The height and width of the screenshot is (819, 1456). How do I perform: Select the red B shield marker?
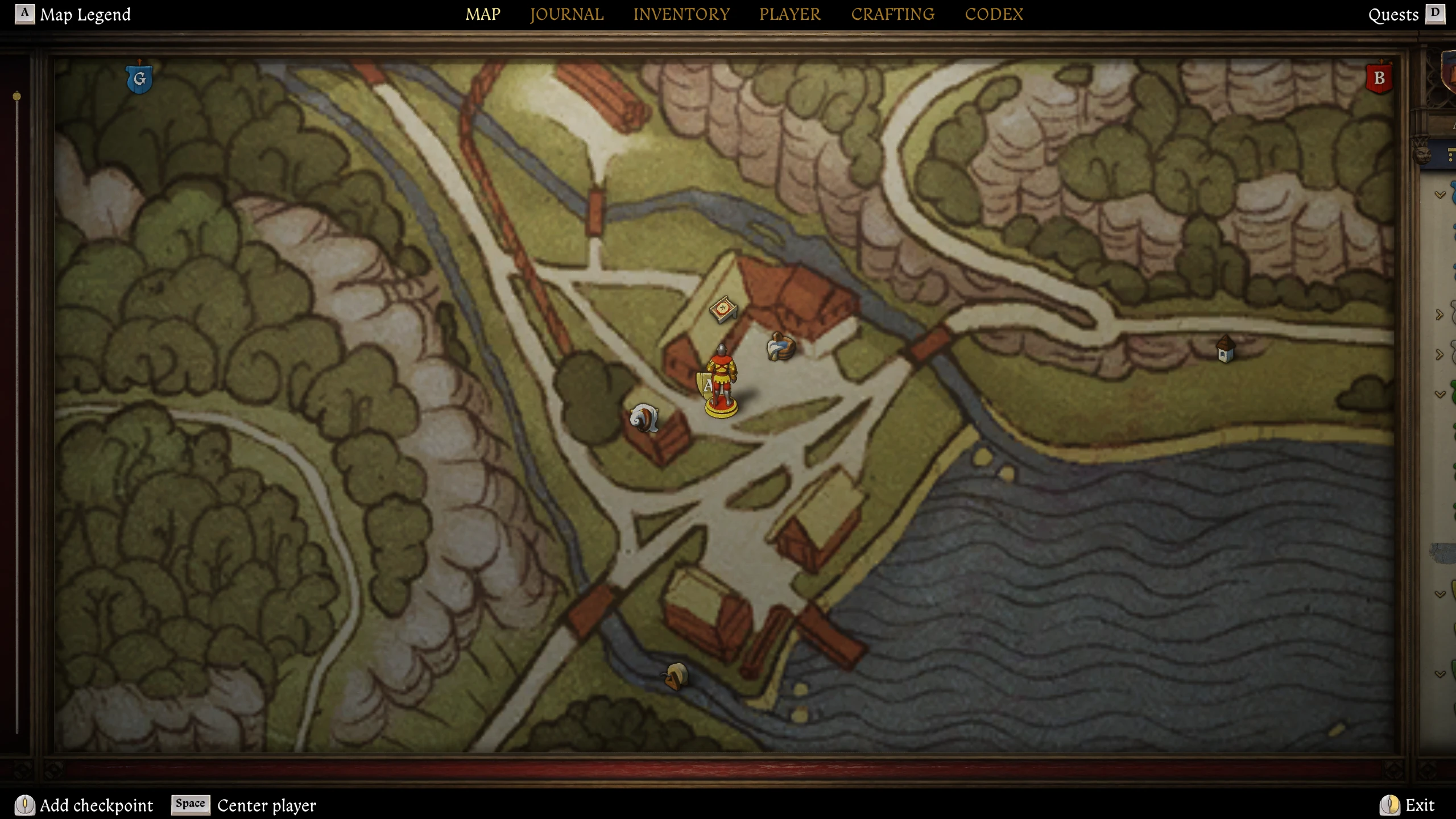pyautogui.click(x=1379, y=78)
